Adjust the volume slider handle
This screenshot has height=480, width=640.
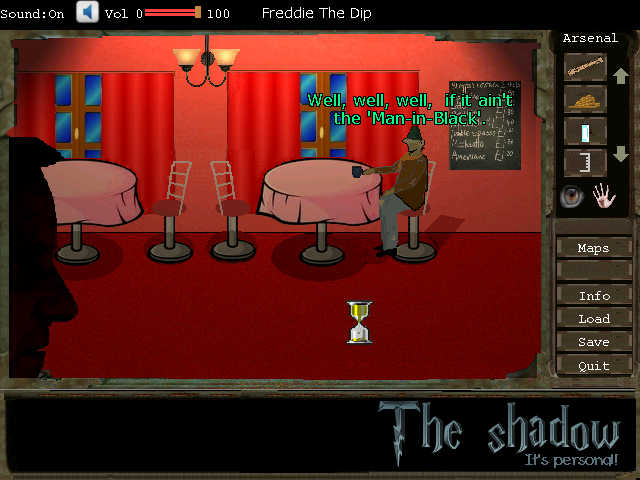click(198, 13)
